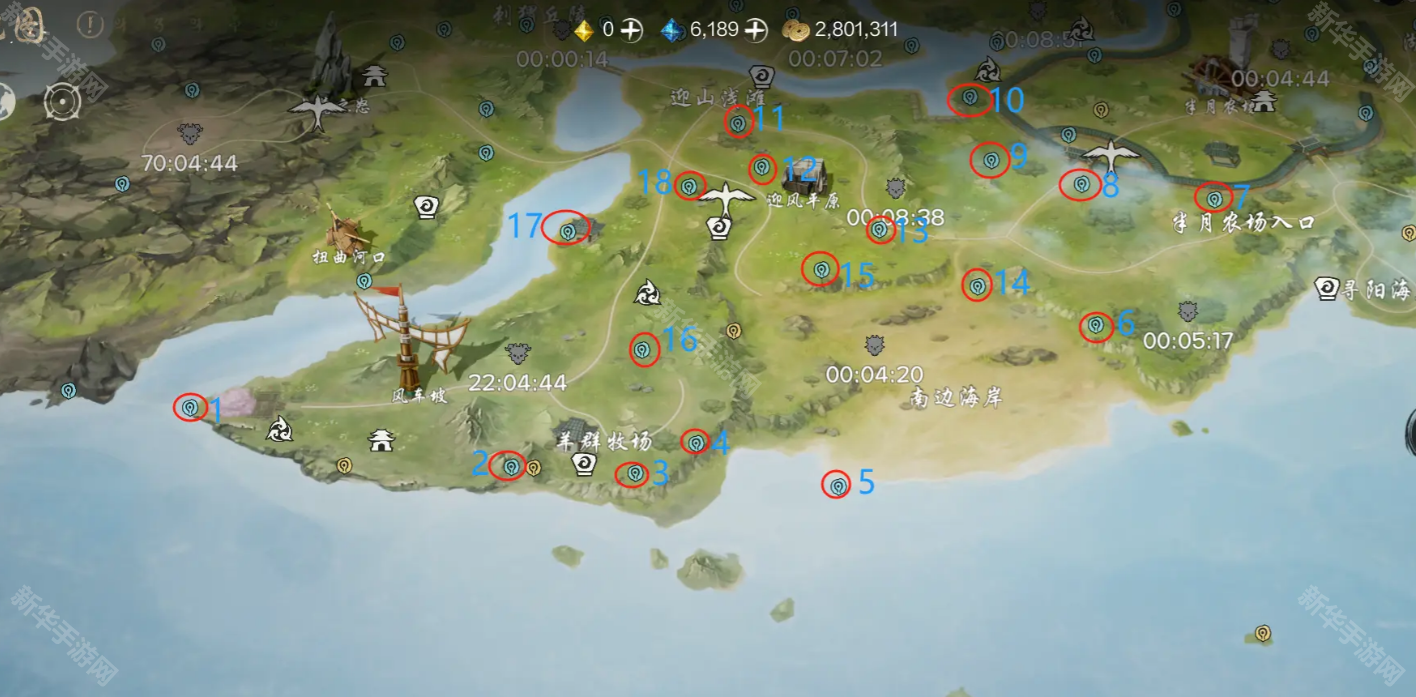Select the spiral waypoint beside 寻阳海 label
The width and height of the screenshot is (1416, 697).
click(x=1327, y=290)
